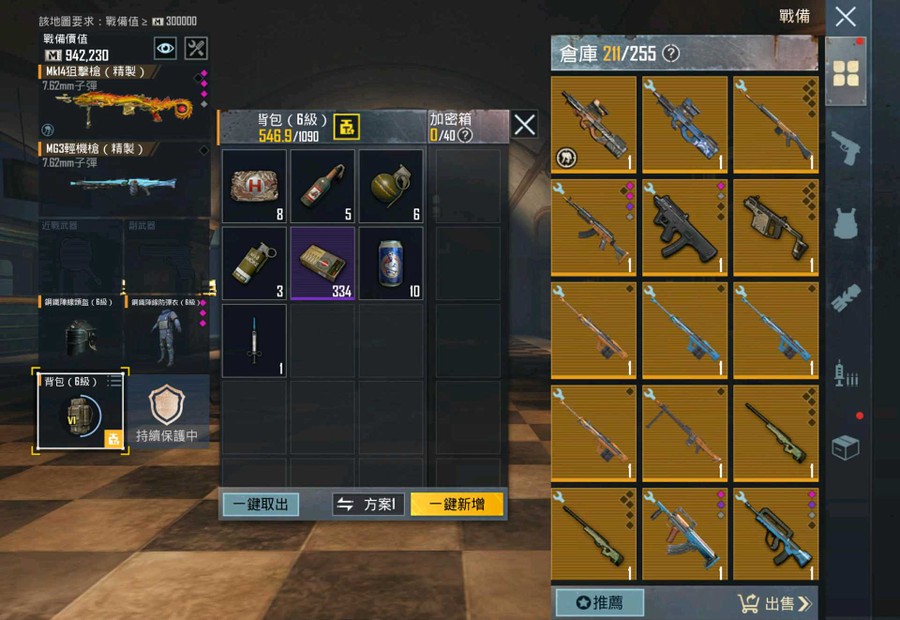Switch to the pistol category tab

tap(846, 146)
